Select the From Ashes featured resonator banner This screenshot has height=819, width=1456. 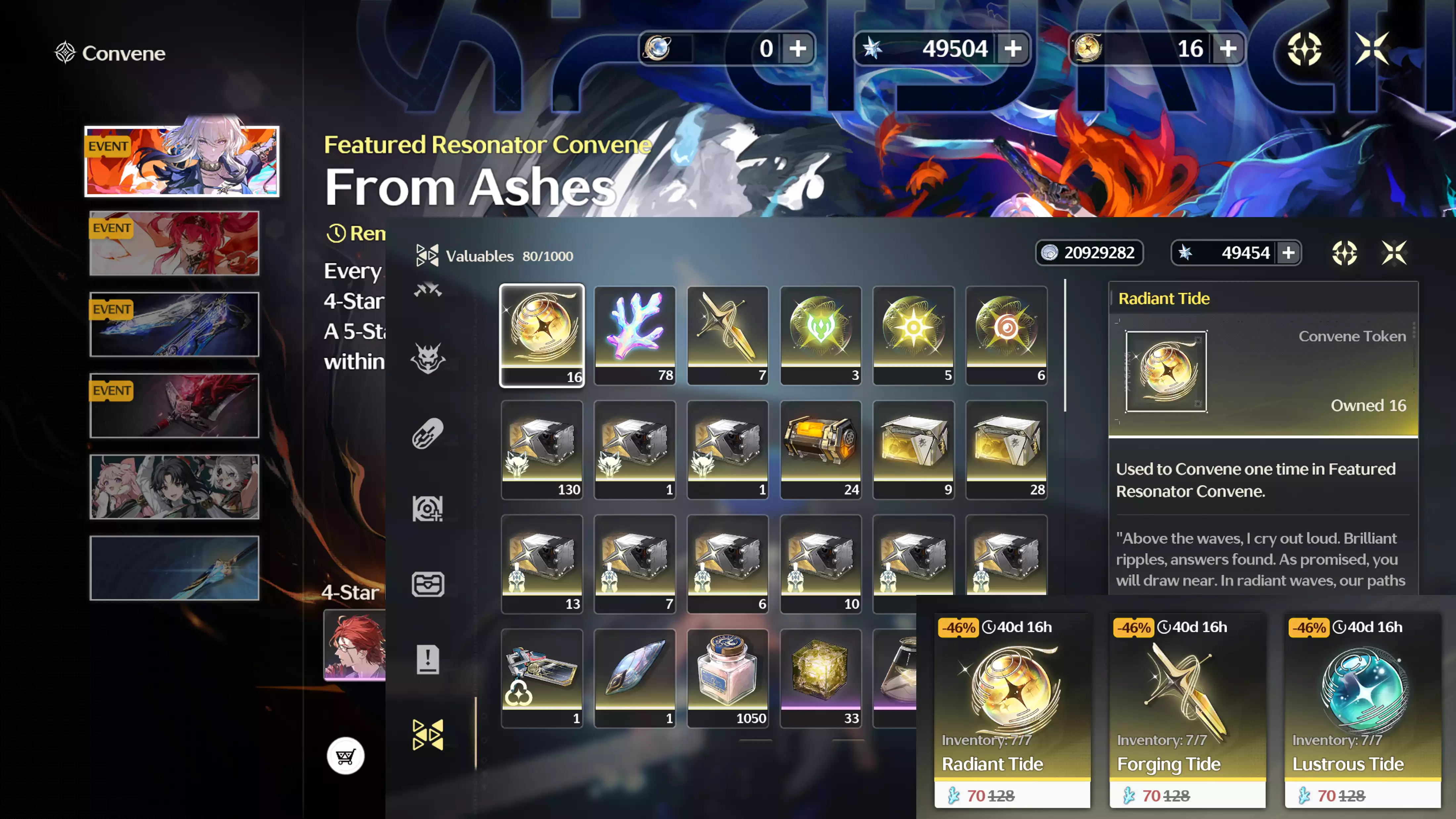click(182, 162)
